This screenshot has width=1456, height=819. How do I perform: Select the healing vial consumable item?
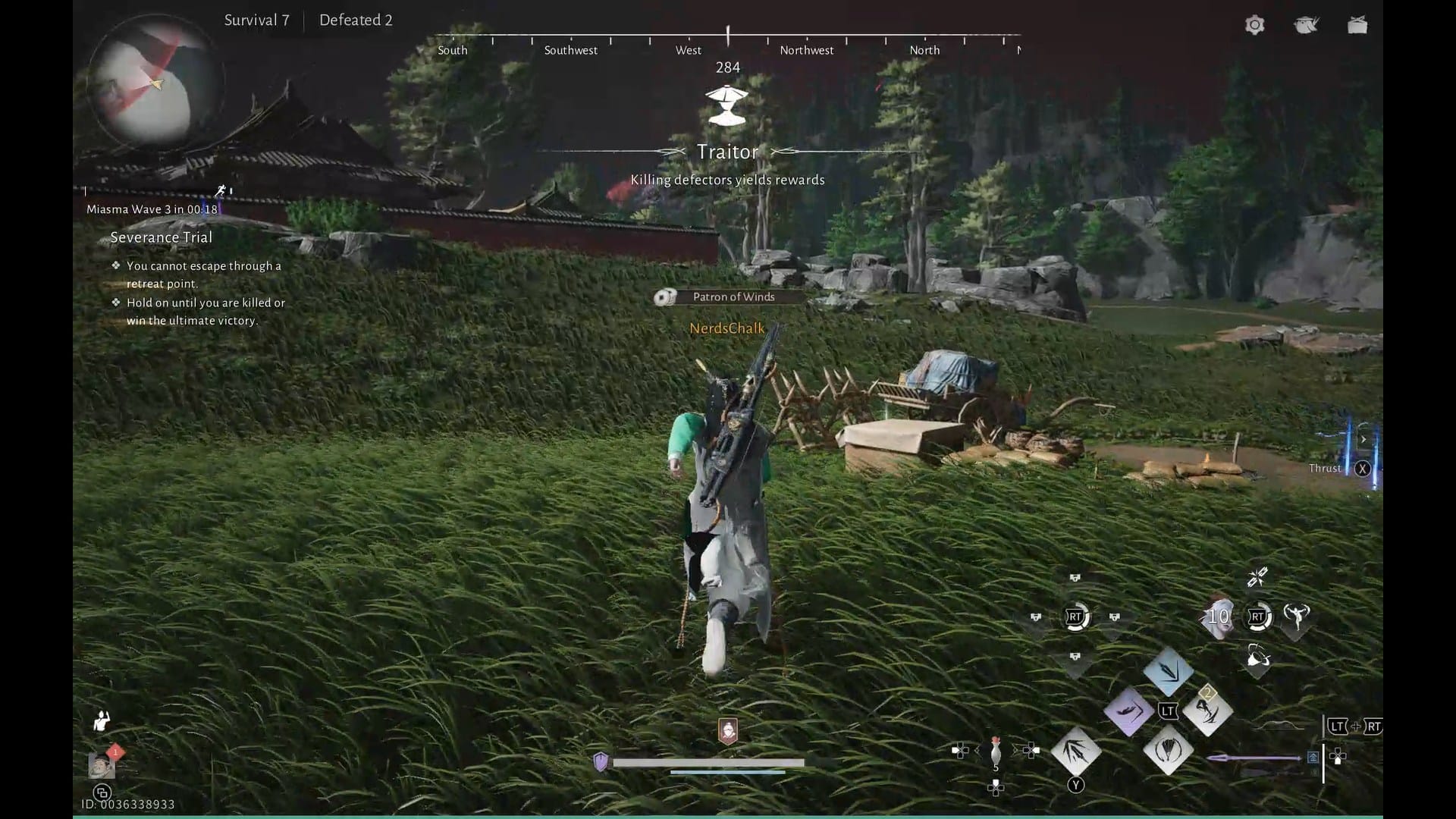pyautogui.click(x=994, y=750)
